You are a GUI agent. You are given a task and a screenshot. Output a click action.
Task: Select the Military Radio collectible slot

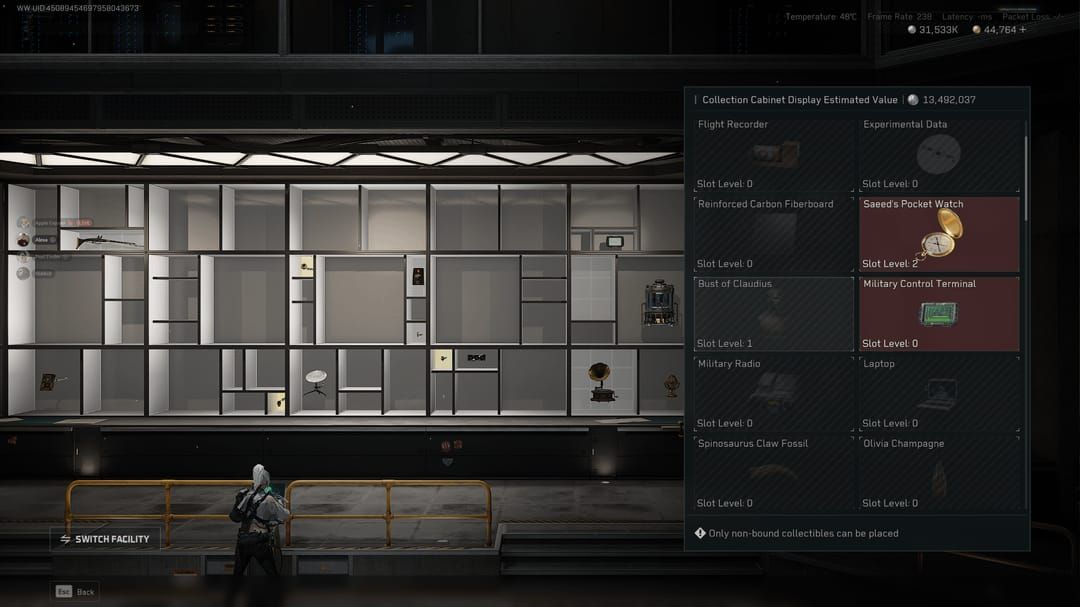773,394
